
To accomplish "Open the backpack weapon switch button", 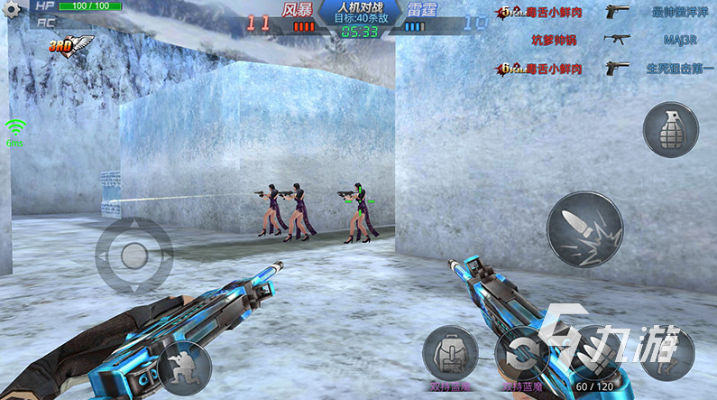I will pos(449,353).
